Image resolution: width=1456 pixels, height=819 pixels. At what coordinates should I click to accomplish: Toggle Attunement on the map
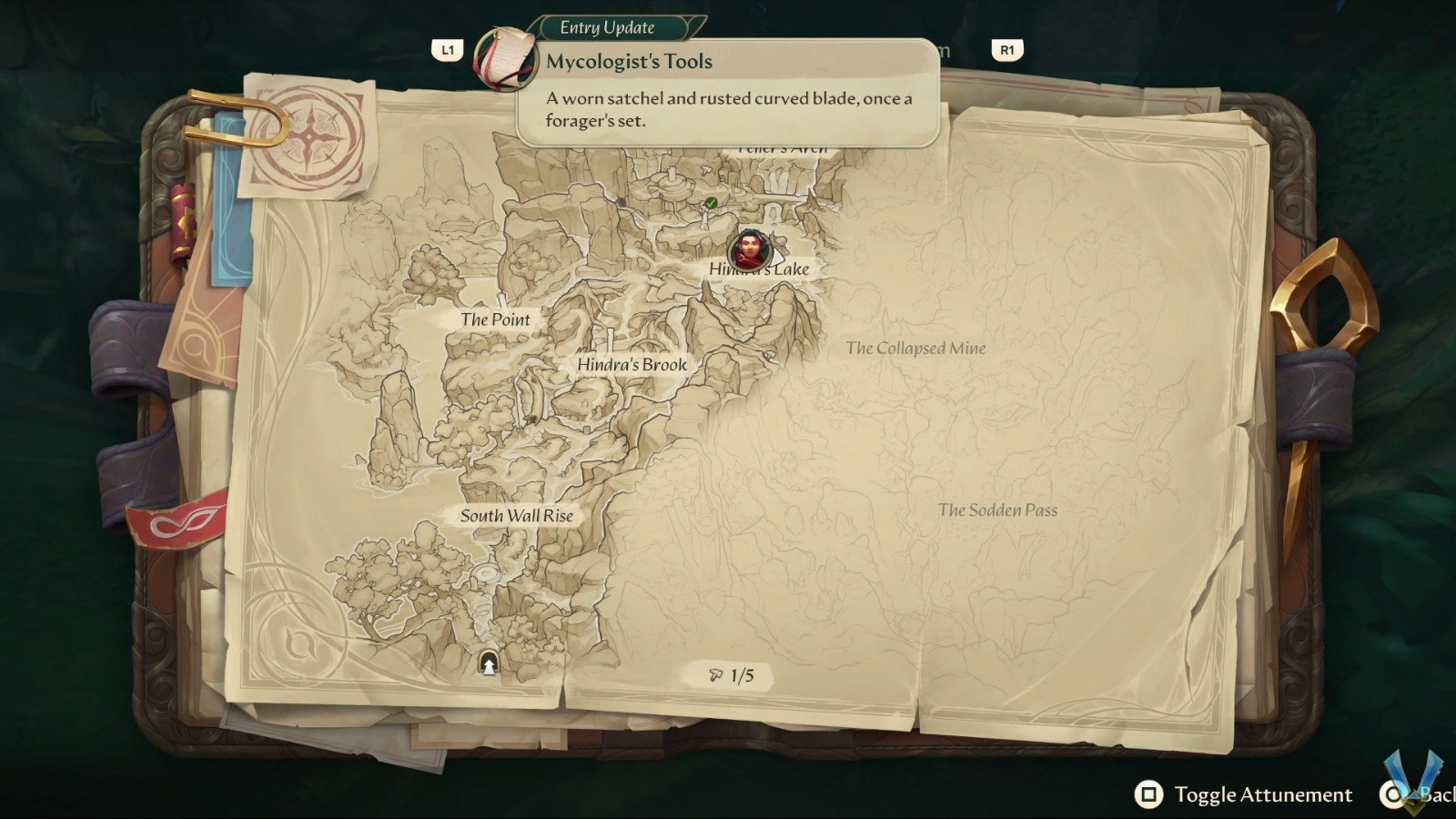point(1263,794)
